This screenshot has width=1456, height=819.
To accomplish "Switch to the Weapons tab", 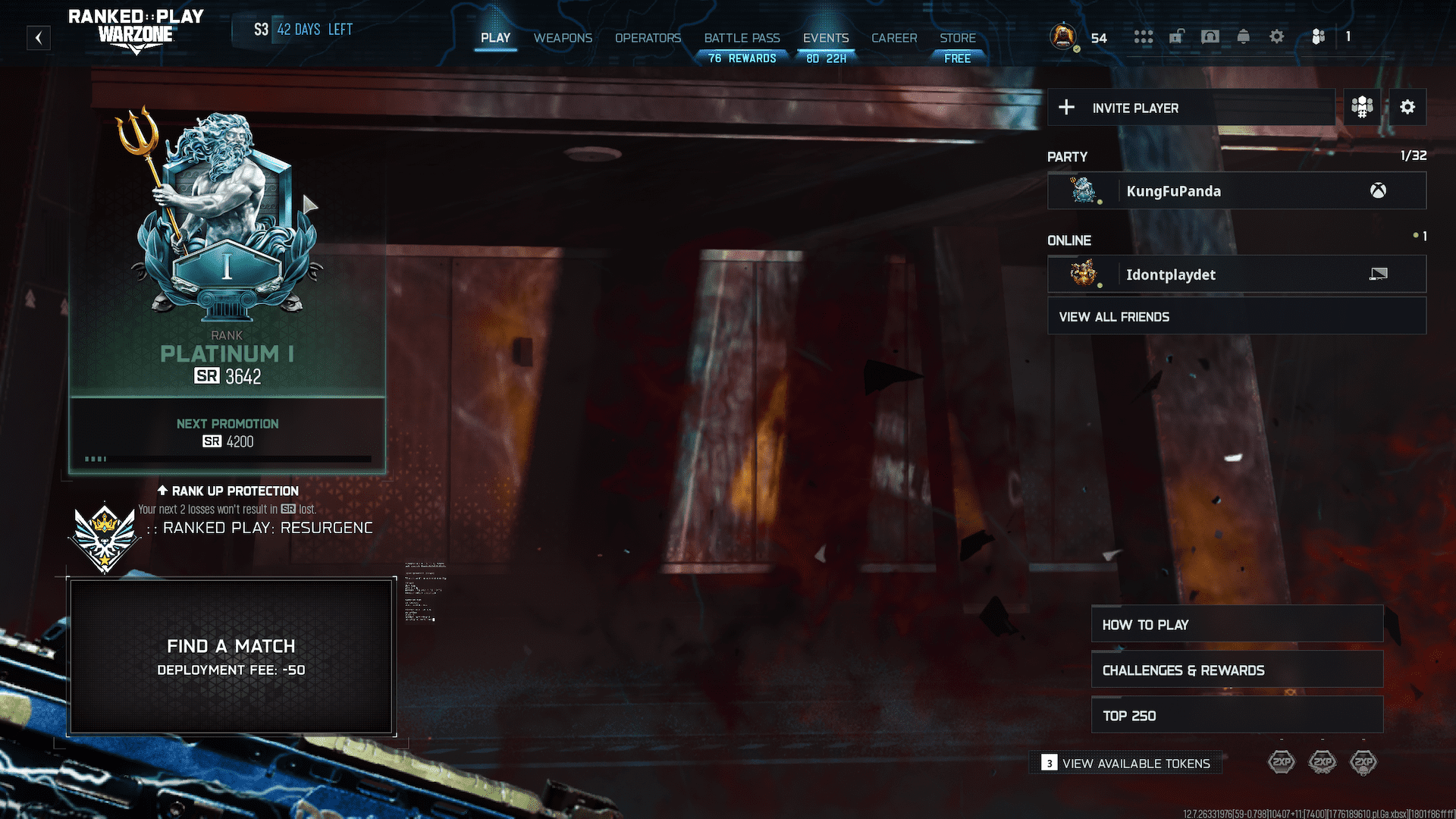I will pos(563,38).
